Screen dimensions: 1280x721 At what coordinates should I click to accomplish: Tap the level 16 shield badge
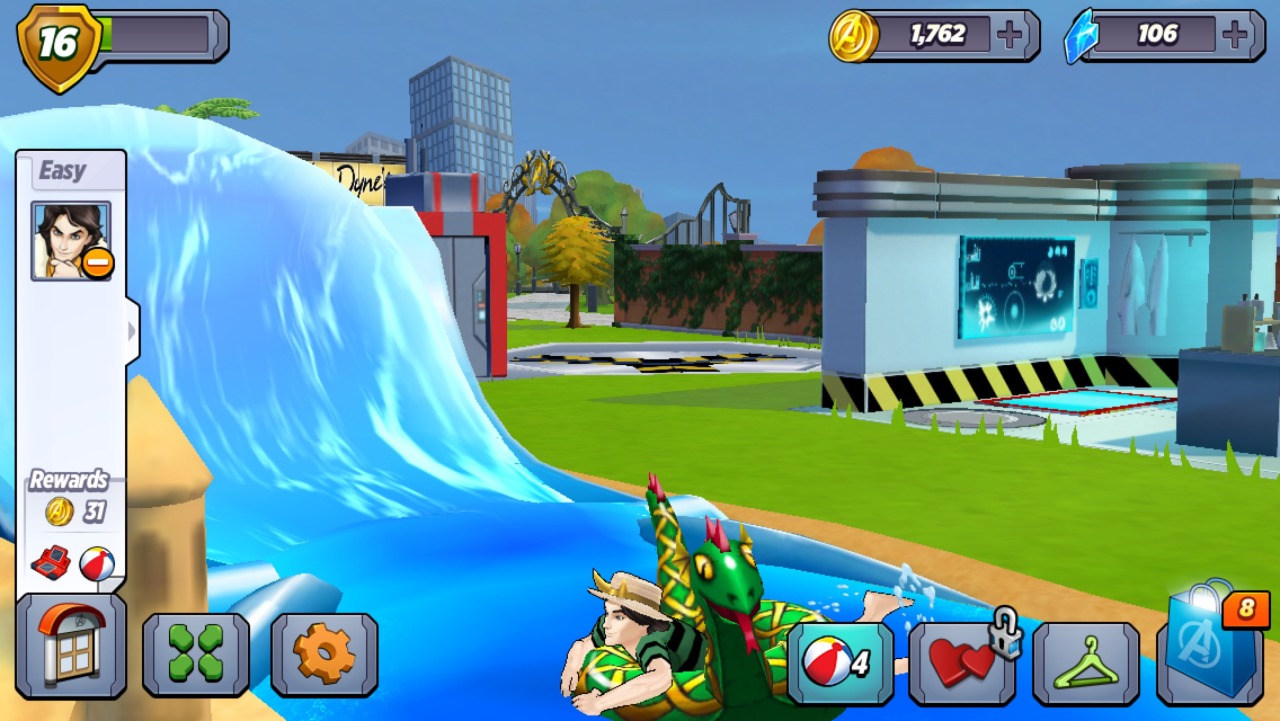pos(59,44)
